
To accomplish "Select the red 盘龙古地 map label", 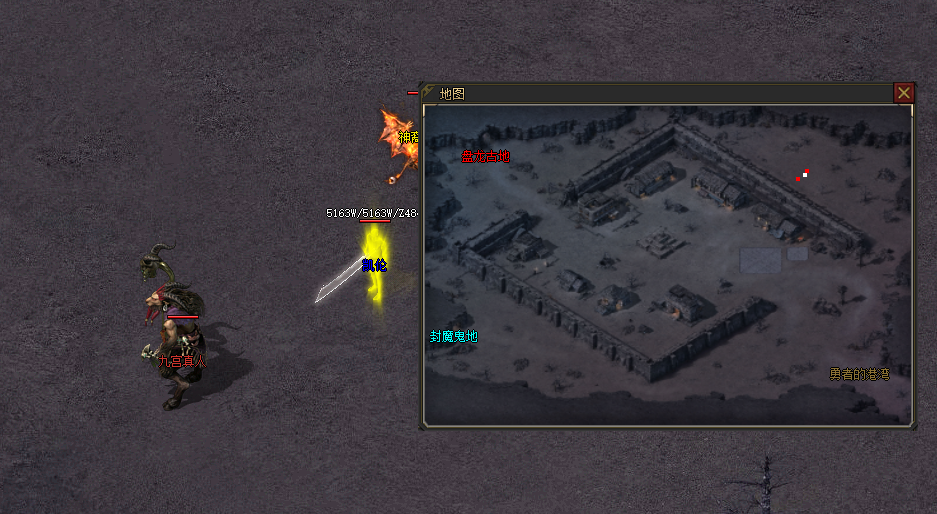I will 485,156.
